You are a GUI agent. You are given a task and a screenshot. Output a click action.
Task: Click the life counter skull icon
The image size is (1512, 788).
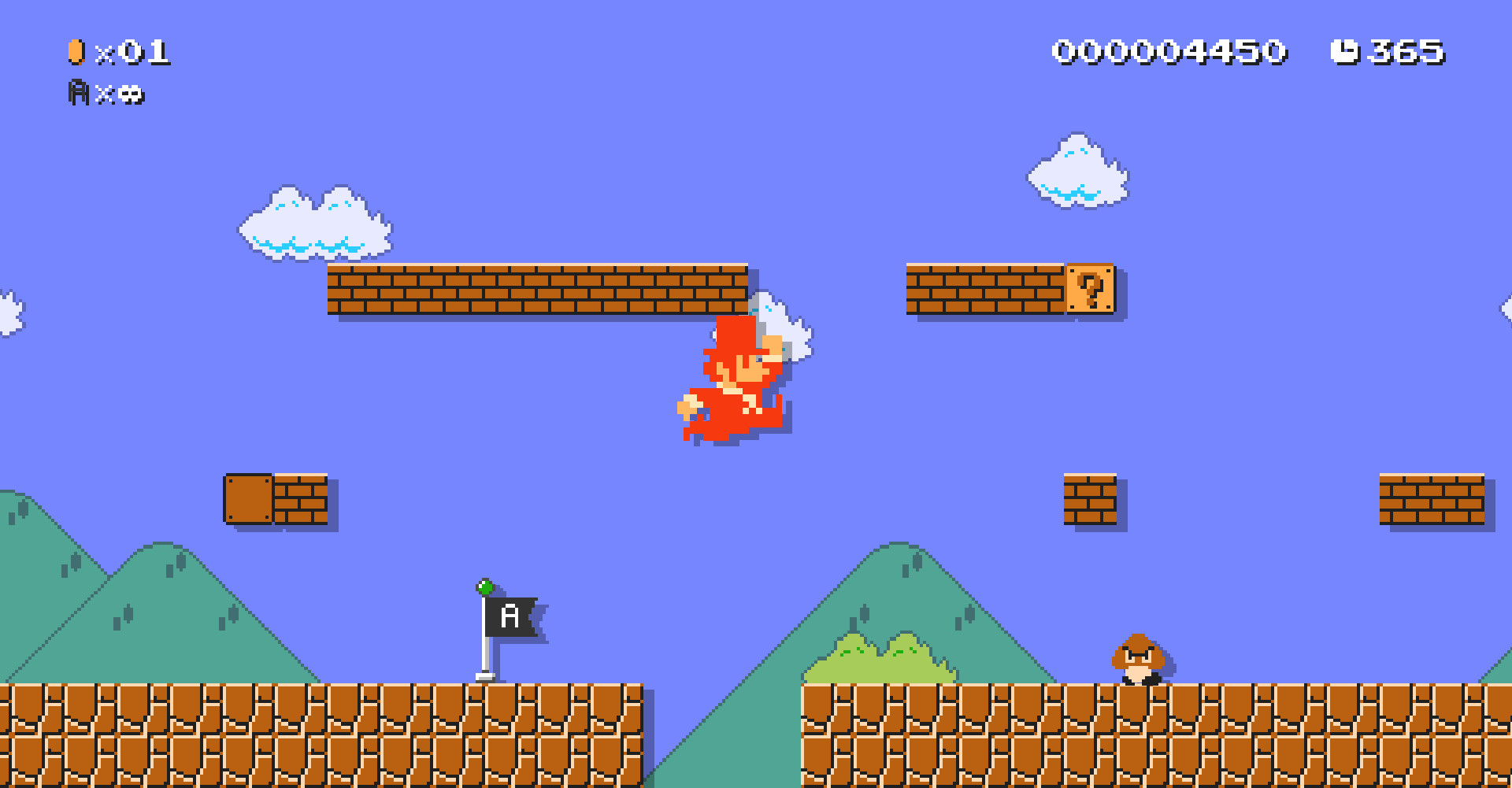(128, 94)
